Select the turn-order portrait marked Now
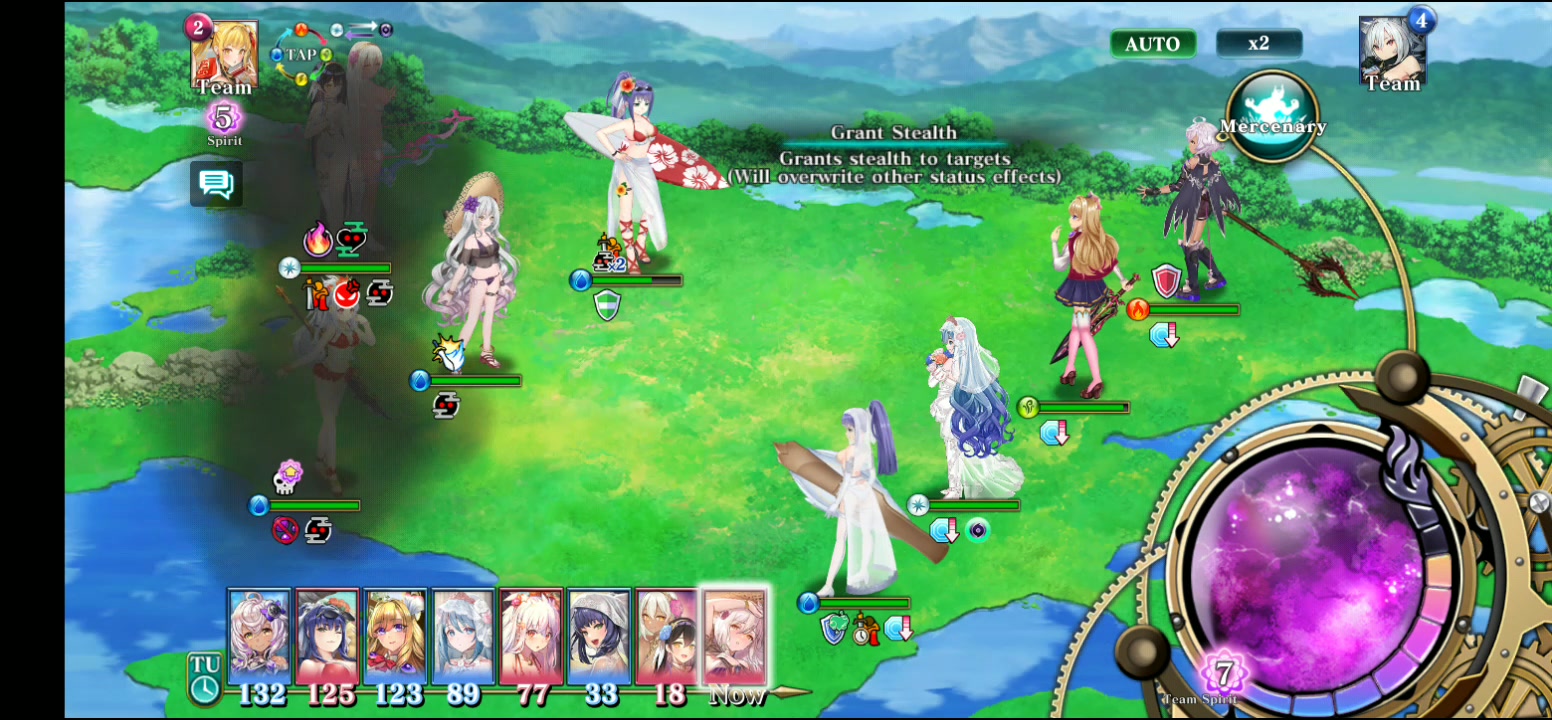Viewport: 1552px width, 720px height. tap(735, 636)
